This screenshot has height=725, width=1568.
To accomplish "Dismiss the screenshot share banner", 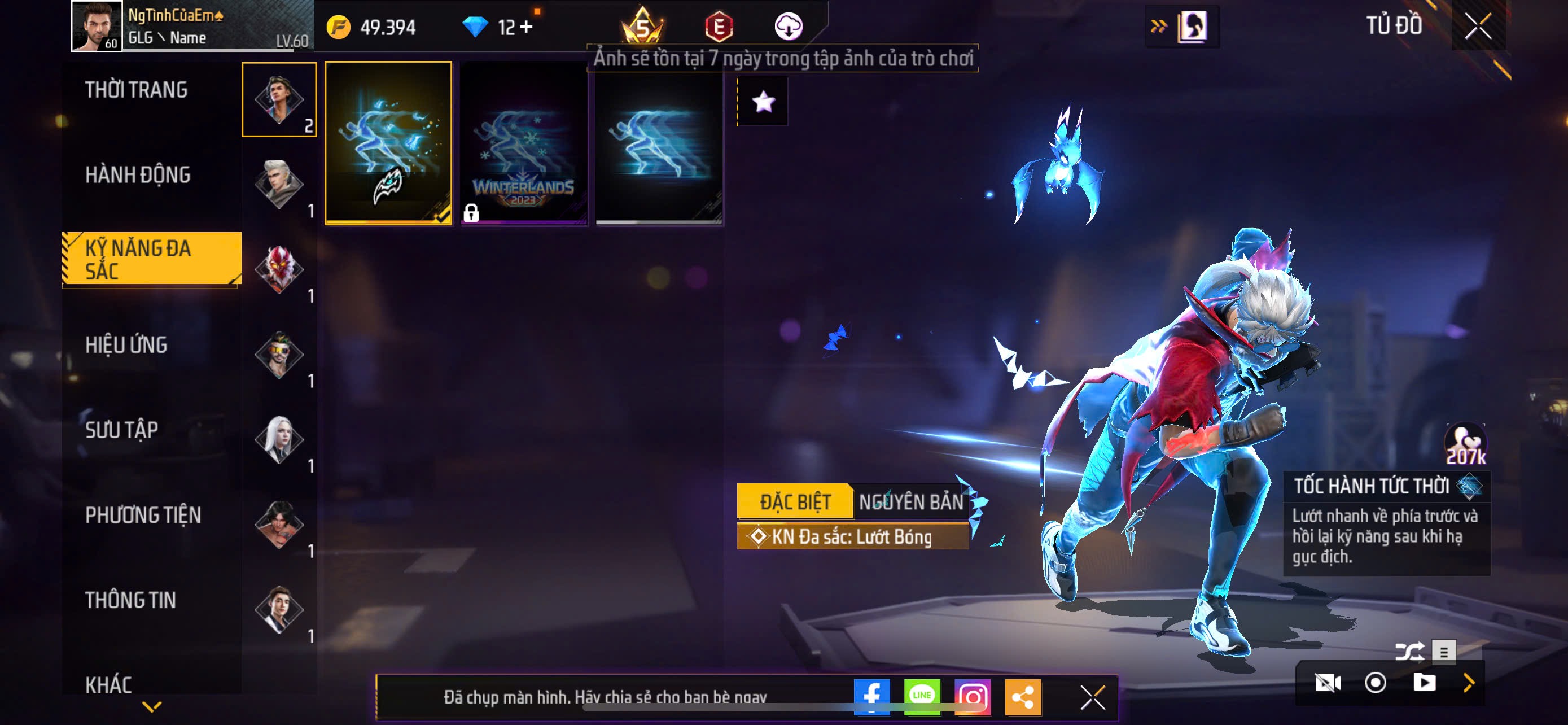I will tap(1093, 697).
